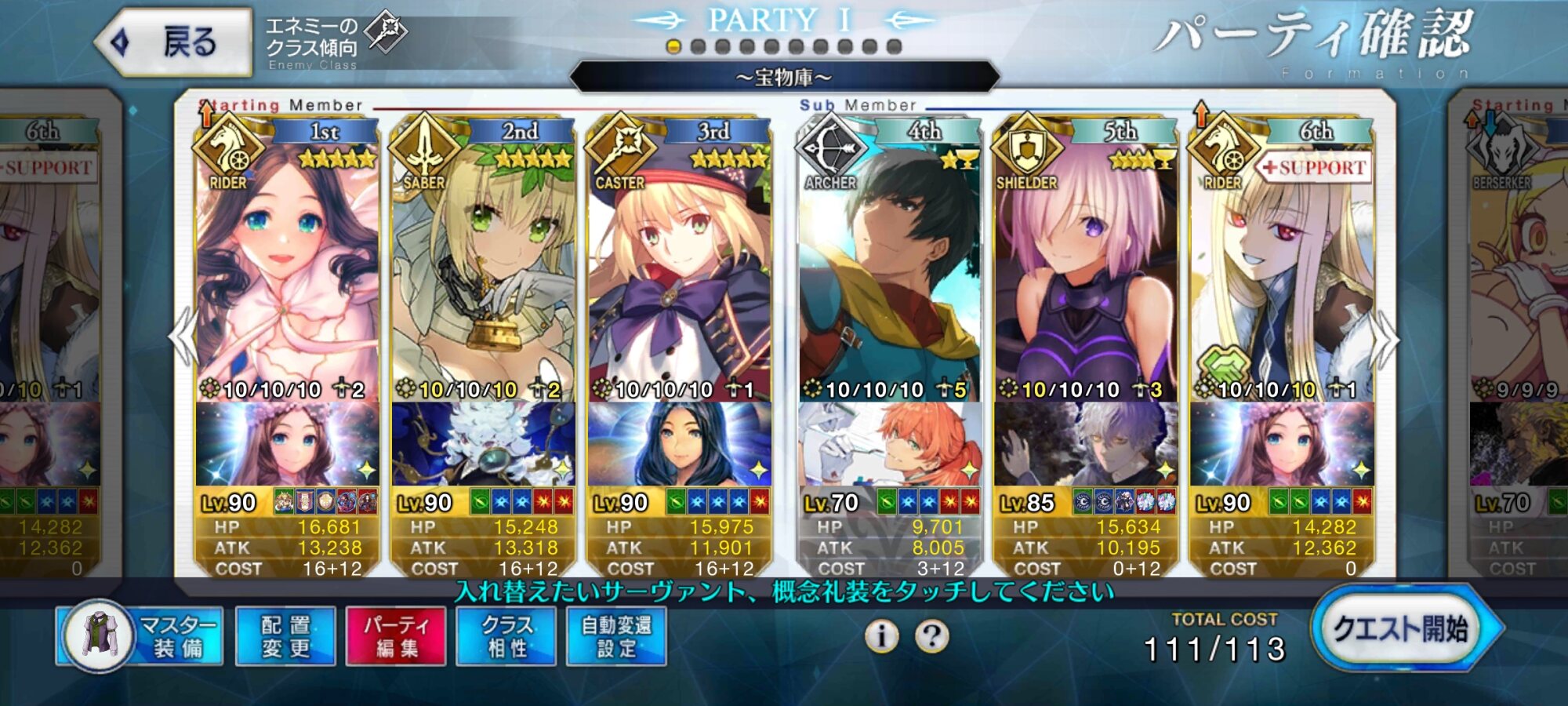The image size is (1568, 706).
Task: Show クラス相性 class affinity chart
Action: [x=506, y=636]
